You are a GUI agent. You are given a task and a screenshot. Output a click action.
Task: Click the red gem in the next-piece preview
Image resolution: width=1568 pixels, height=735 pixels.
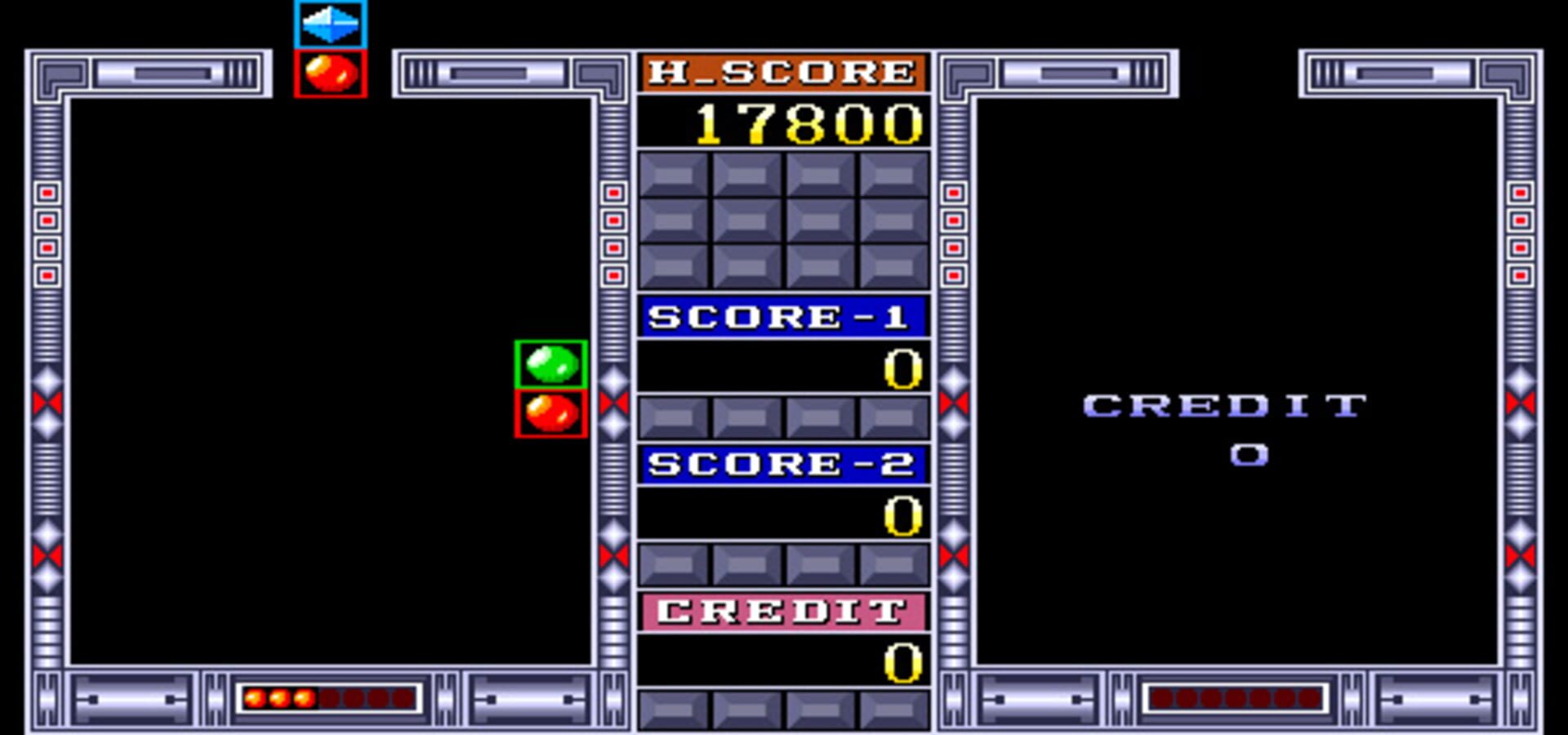[330, 72]
